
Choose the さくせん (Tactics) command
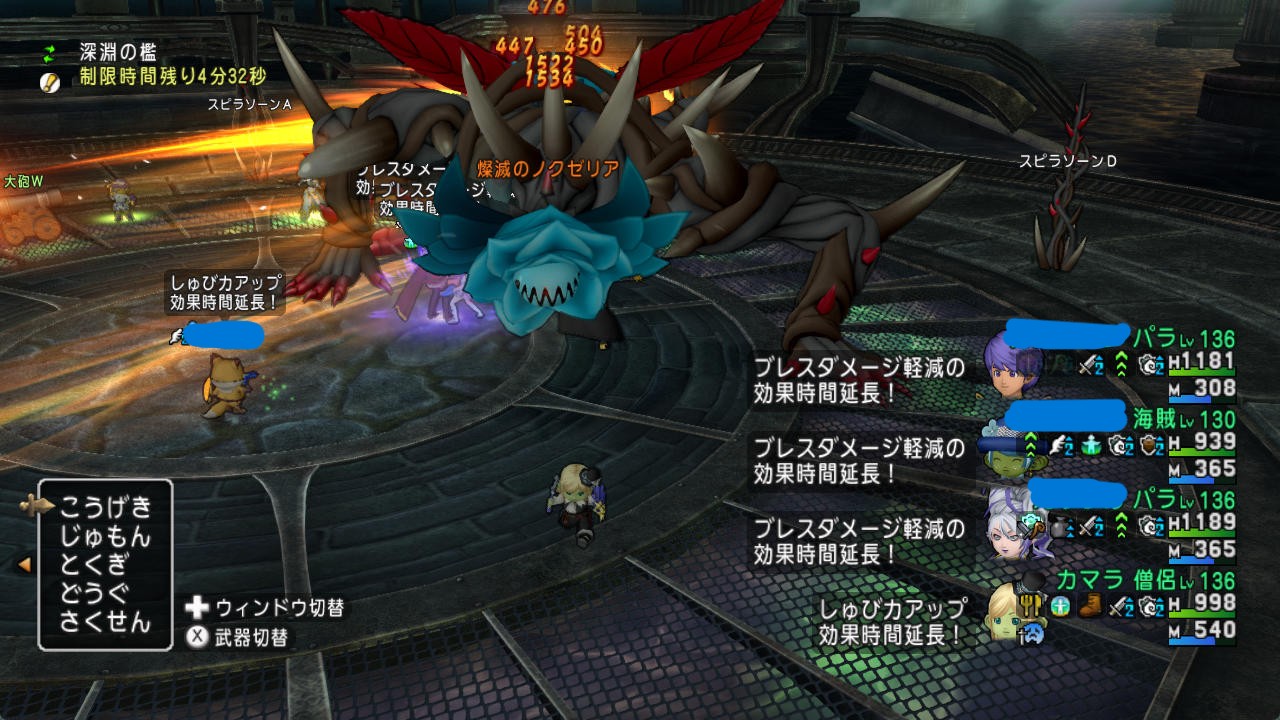click(105, 622)
